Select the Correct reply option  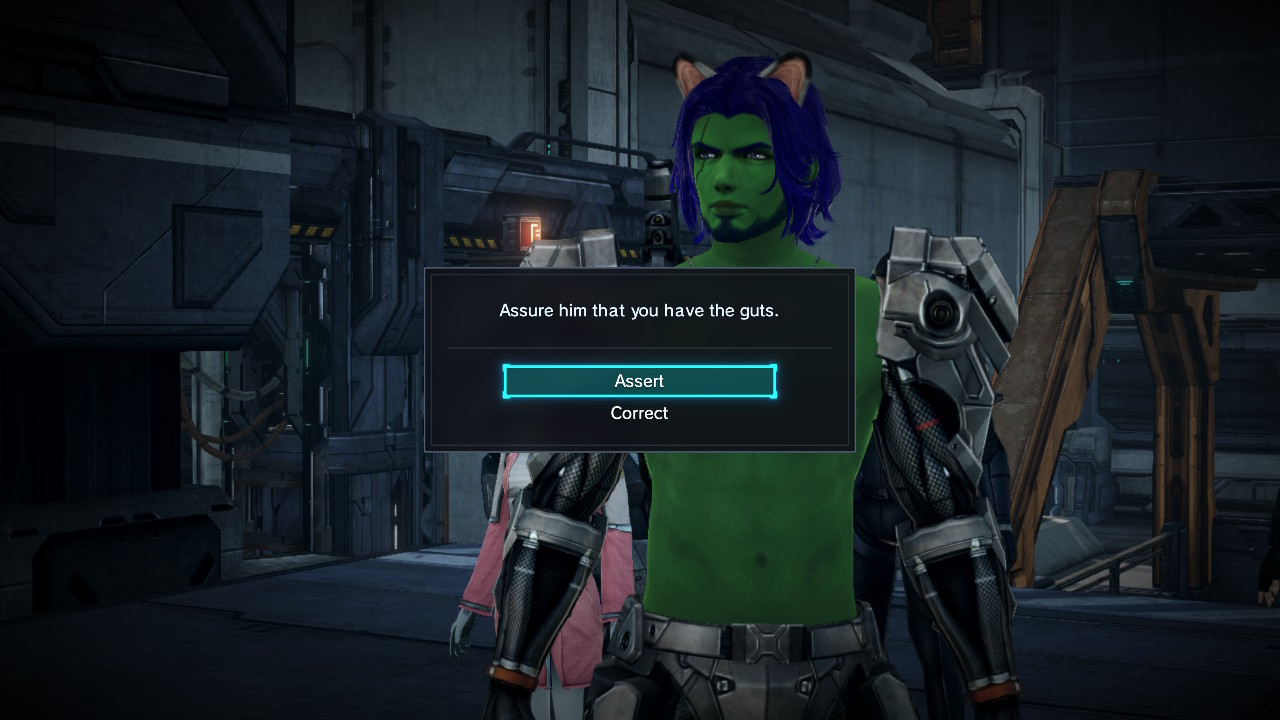coord(639,413)
